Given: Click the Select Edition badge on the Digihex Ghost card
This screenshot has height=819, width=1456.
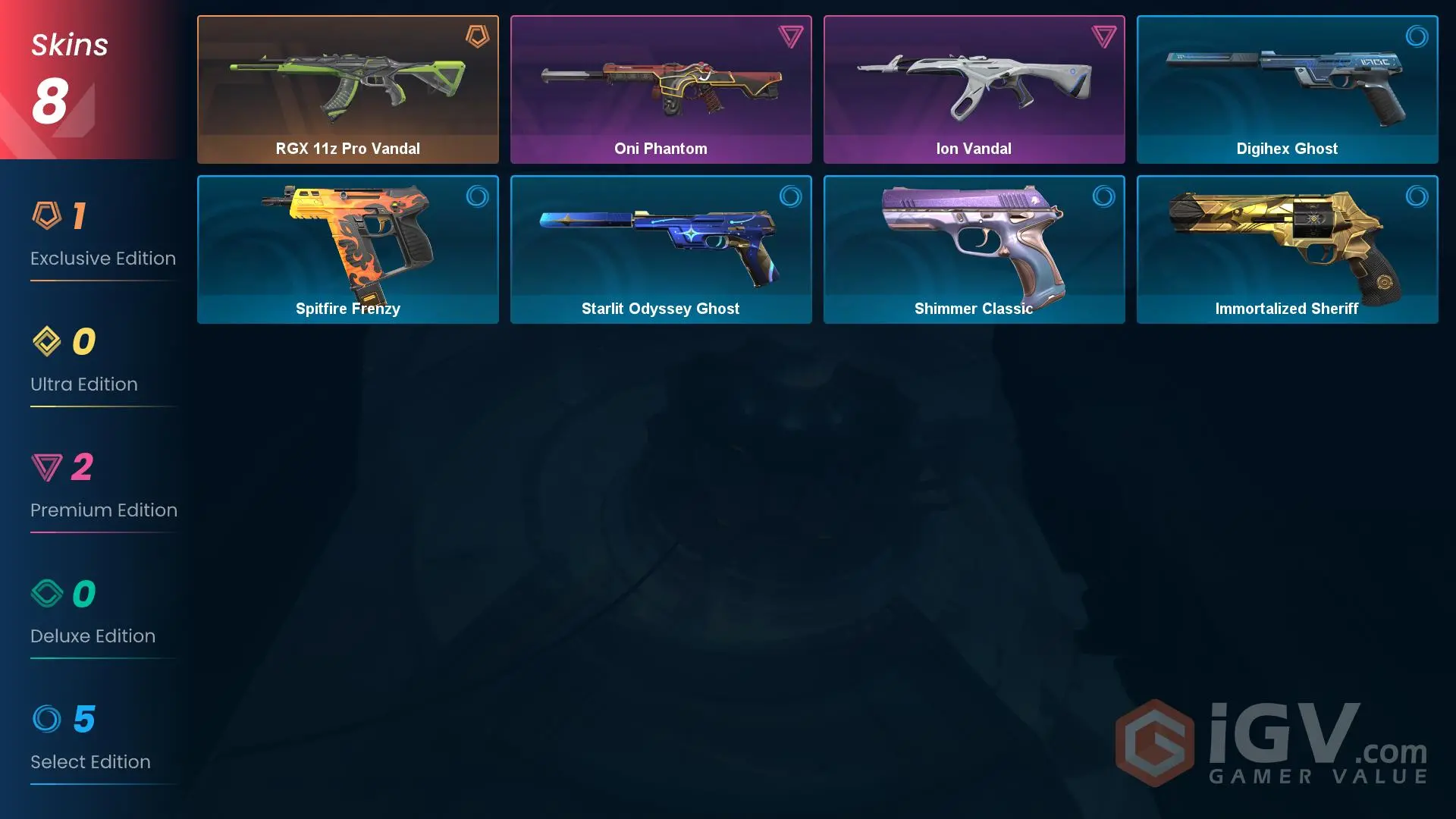Looking at the screenshot, I should coord(1417,35).
